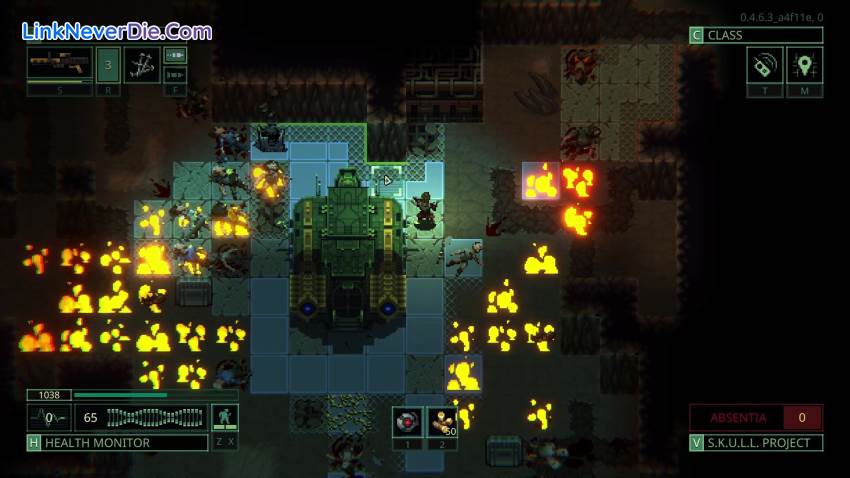Open the S.K.U.L.L. Project panel

pos(756,442)
